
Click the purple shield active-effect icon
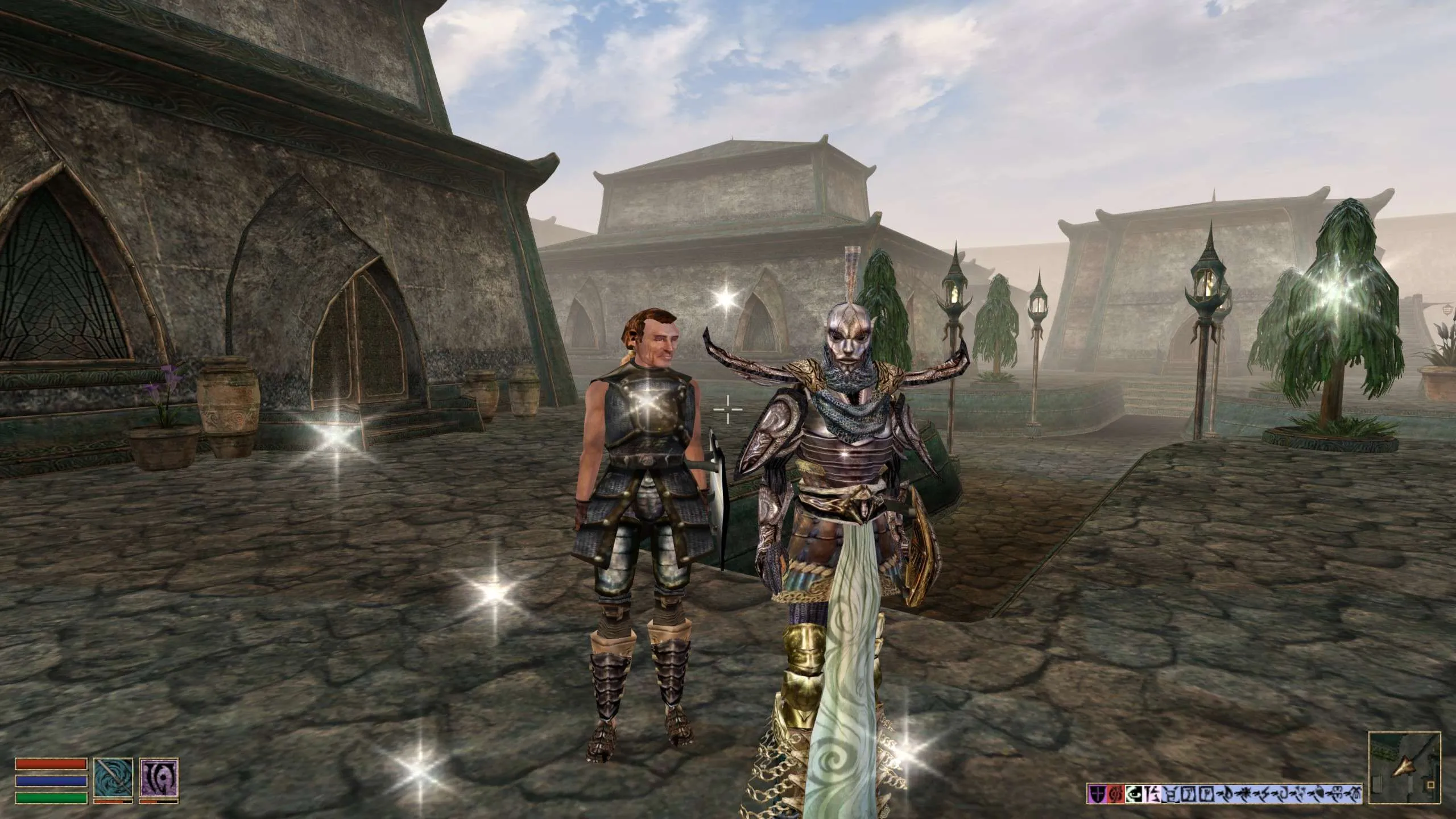tap(1097, 793)
